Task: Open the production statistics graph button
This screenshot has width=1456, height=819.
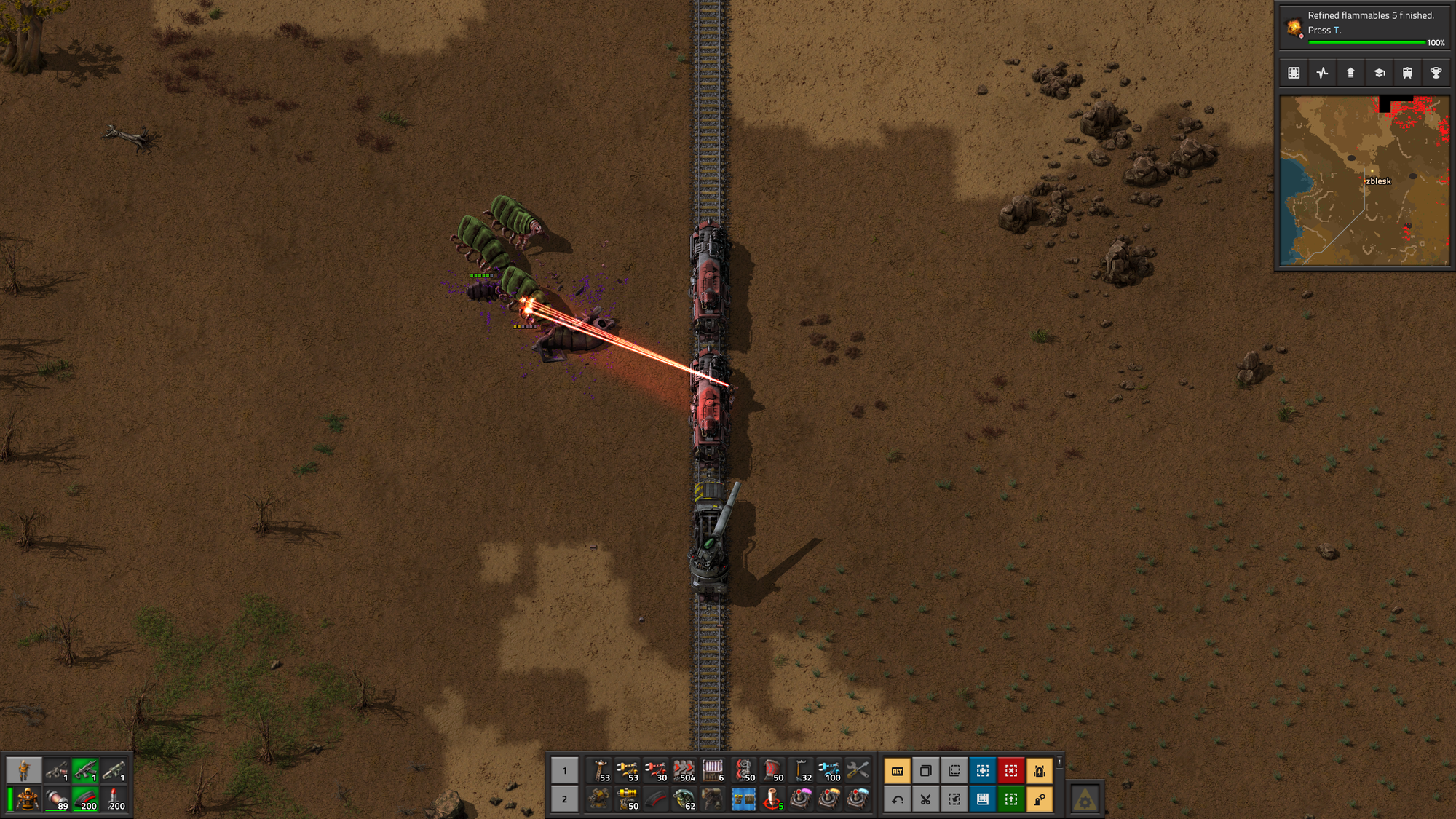Action: coord(1322,73)
